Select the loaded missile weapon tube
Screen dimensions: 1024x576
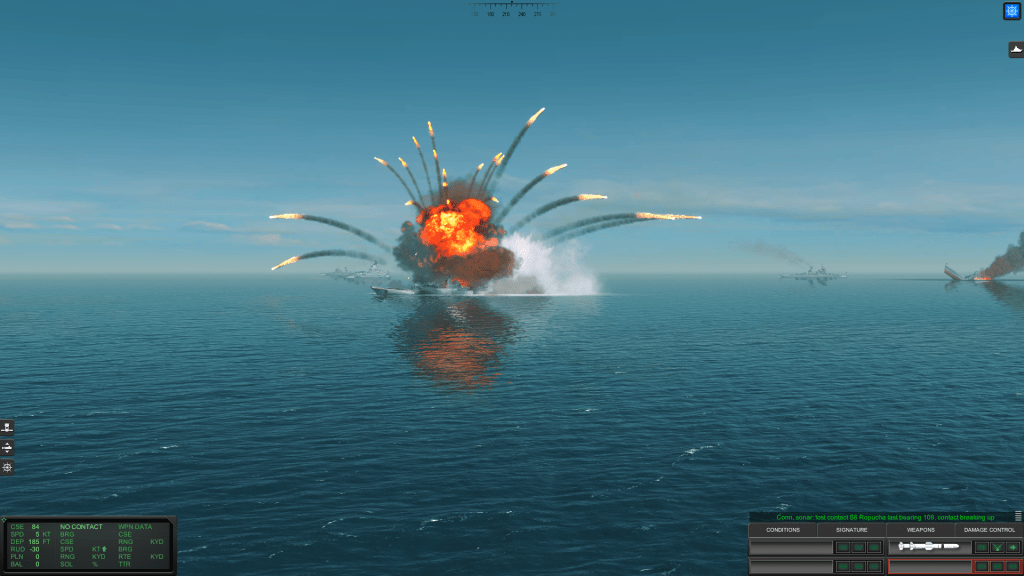929,547
